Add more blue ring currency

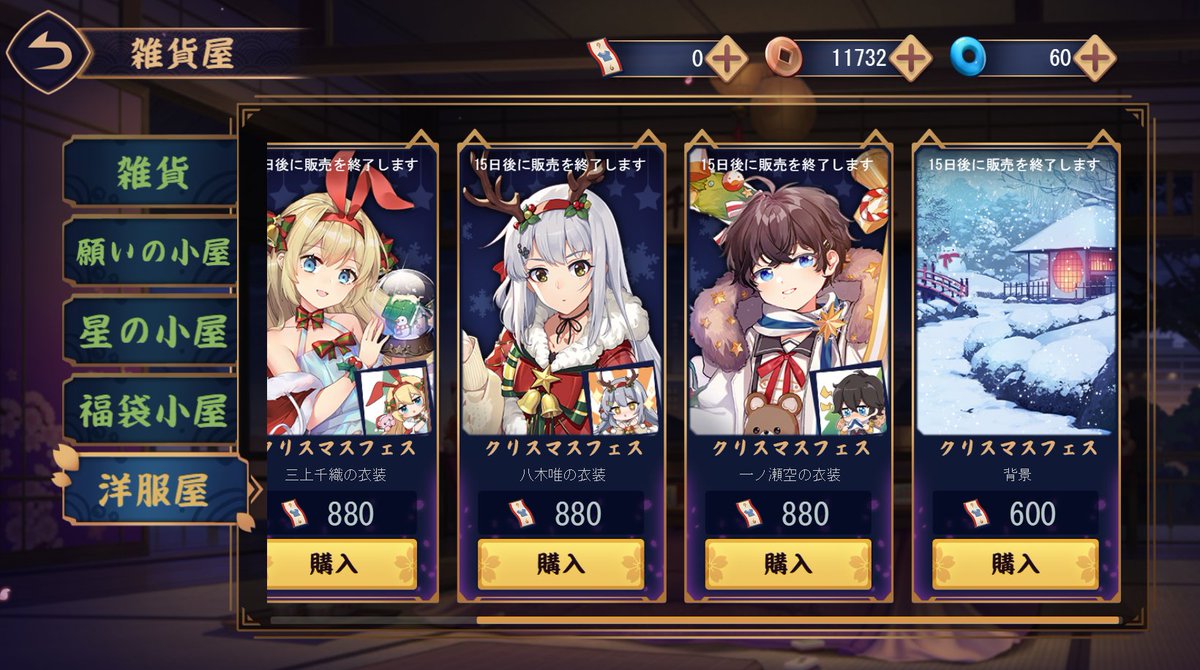pyautogui.click(x=1095, y=58)
